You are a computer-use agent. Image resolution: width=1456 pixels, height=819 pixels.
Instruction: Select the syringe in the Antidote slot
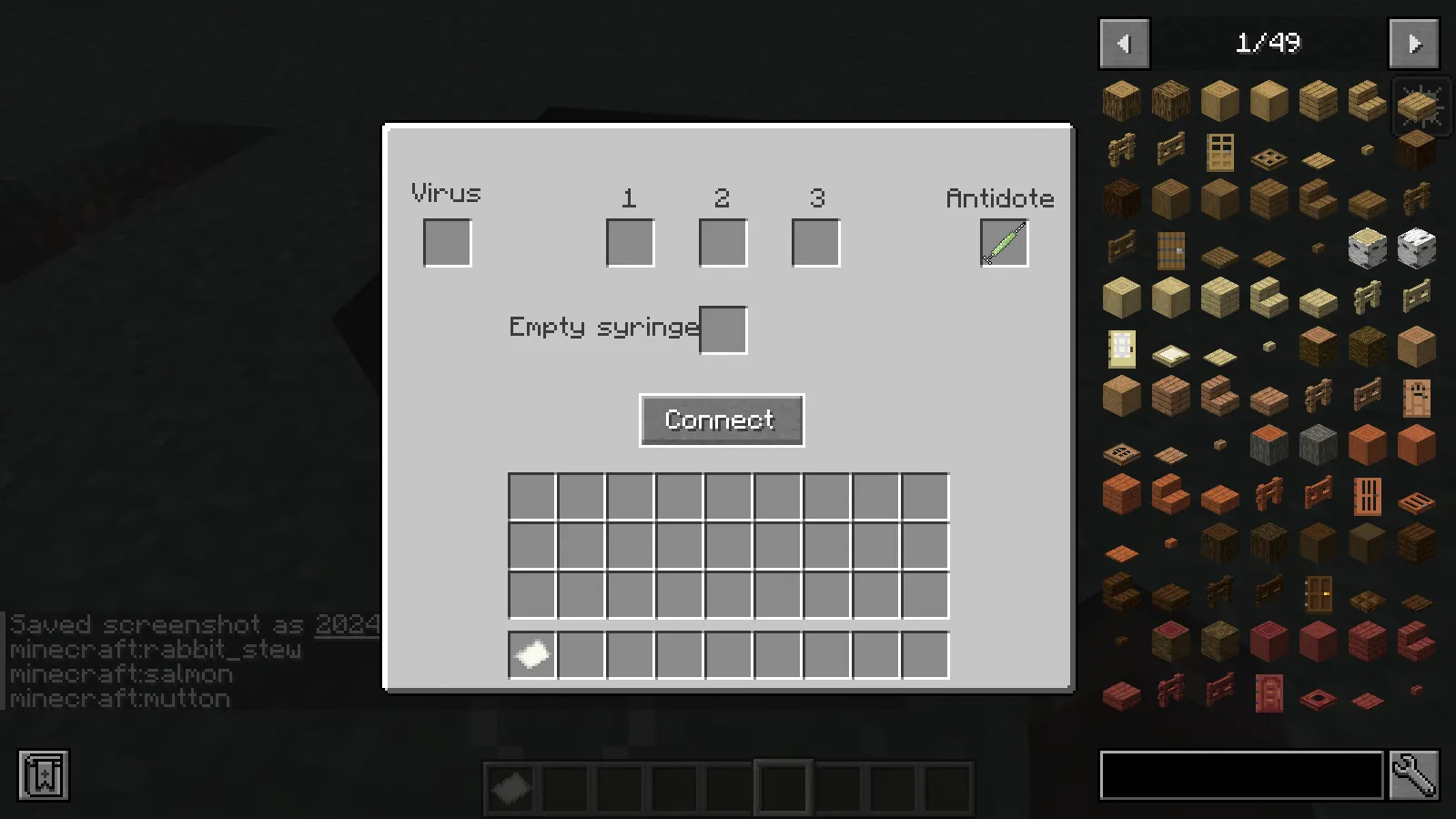point(1004,241)
